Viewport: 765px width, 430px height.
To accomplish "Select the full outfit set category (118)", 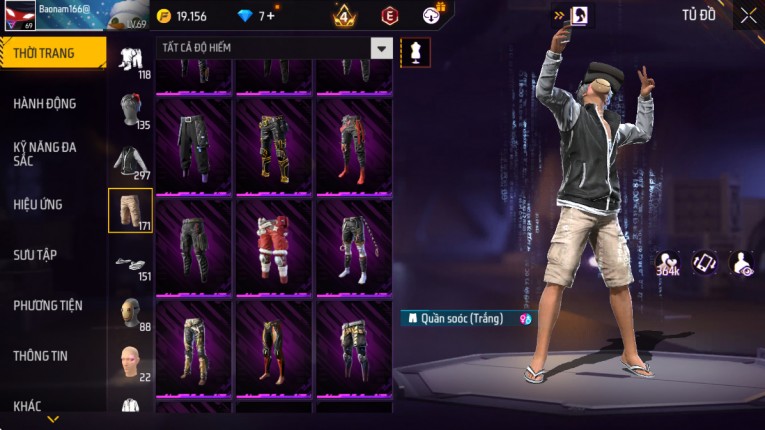I will click(130, 60).
